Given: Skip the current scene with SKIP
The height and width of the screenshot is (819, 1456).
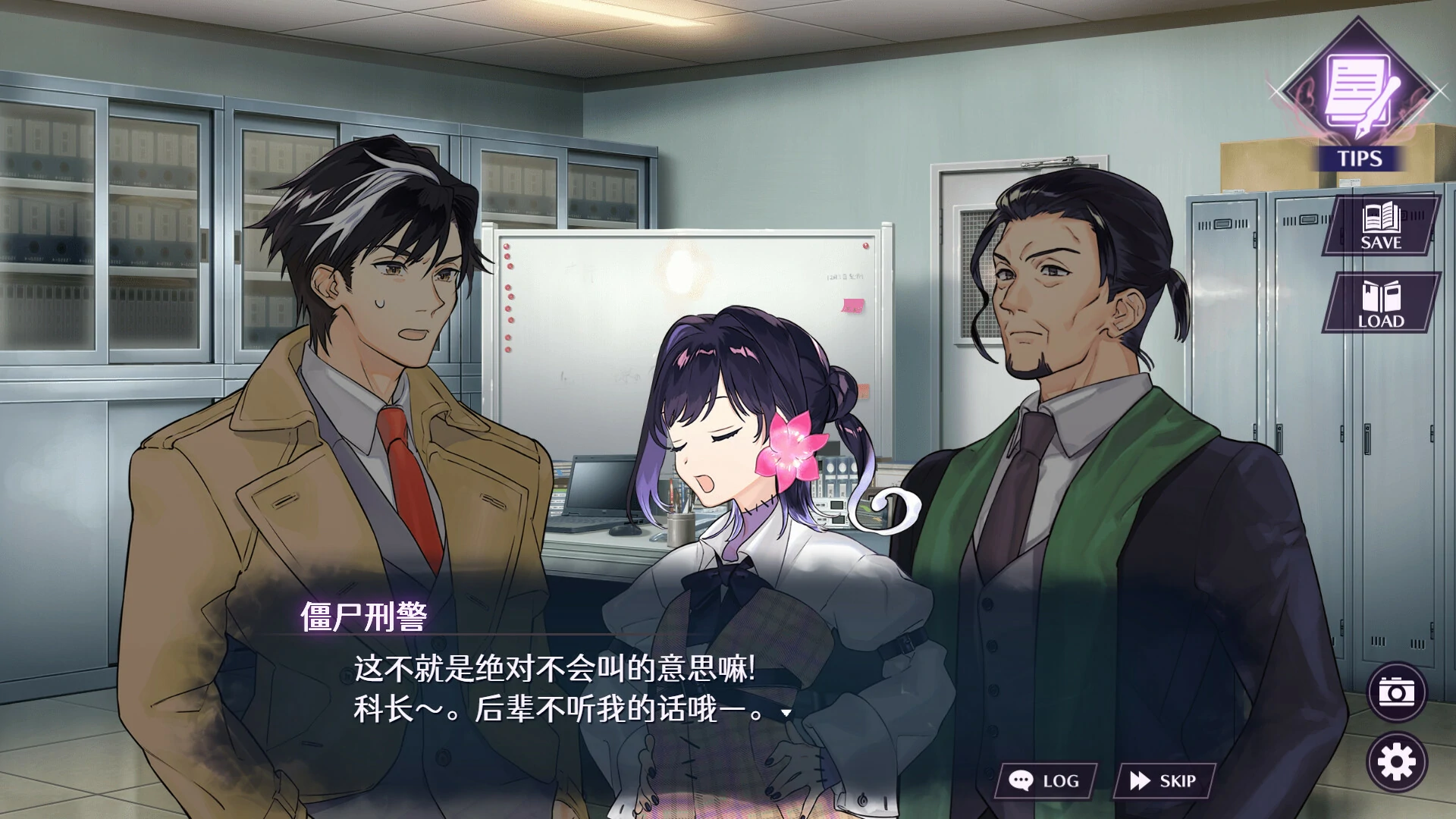Looking at the screenshot, I should (1164, 779).
